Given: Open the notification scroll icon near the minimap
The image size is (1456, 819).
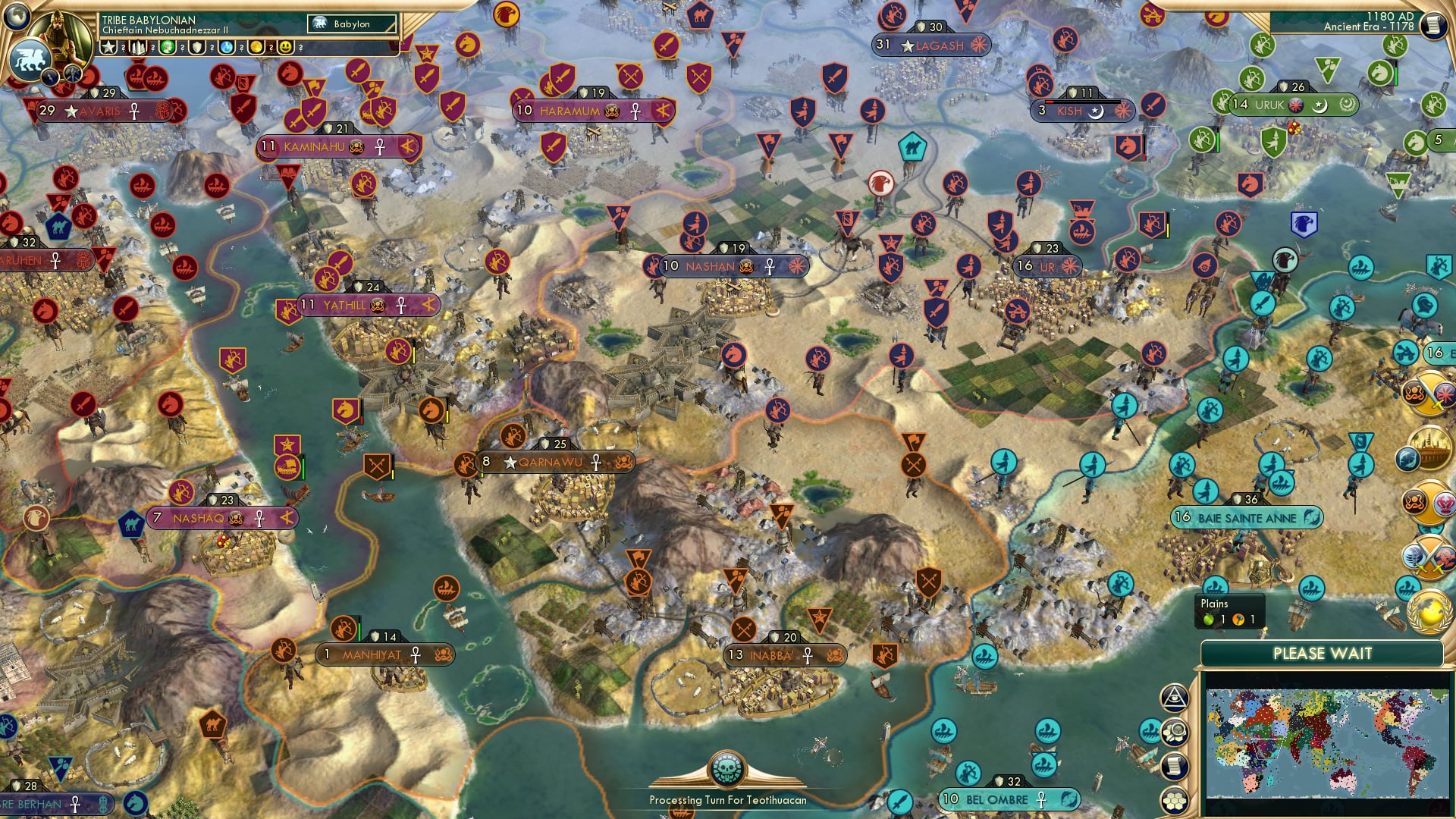Looking at the screenshot, I should tap(1175, 767).
